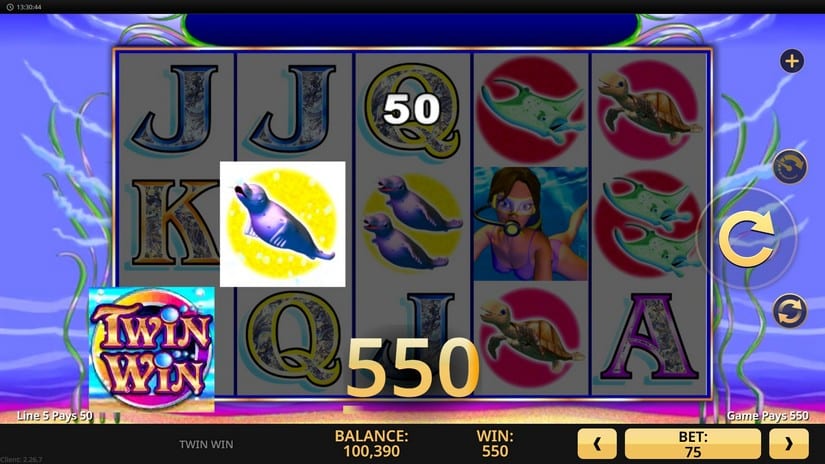Open the BET 75 selector
This screenshot has height=464, width=825.
(692, 443)
